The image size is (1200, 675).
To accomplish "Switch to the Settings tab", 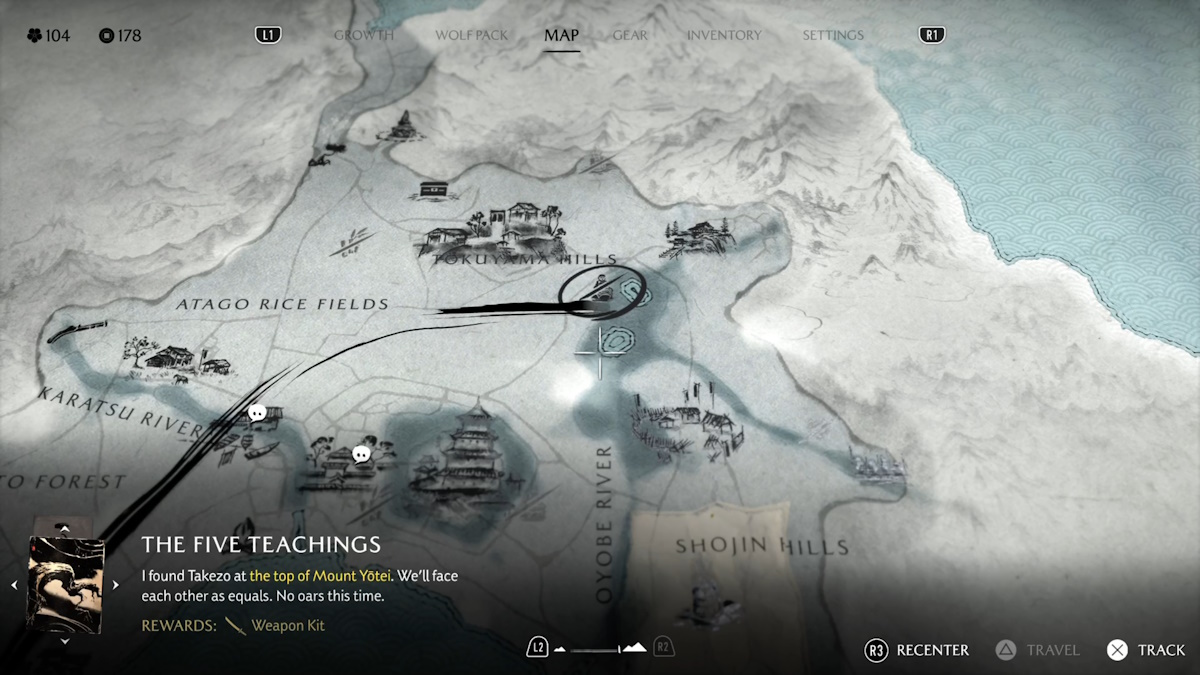I will (x=834, y=35).
